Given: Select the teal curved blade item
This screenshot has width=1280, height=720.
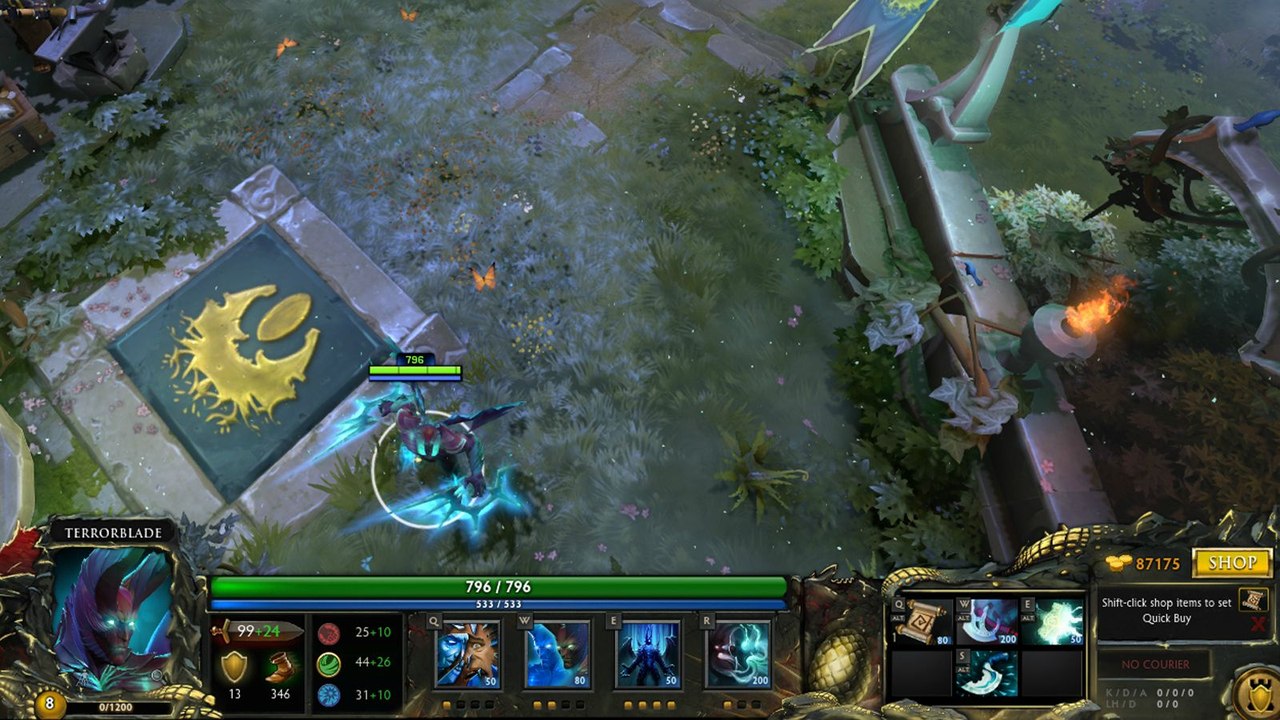Looking at the screenshot, I should pyautogui.click(x=987, y=673).
